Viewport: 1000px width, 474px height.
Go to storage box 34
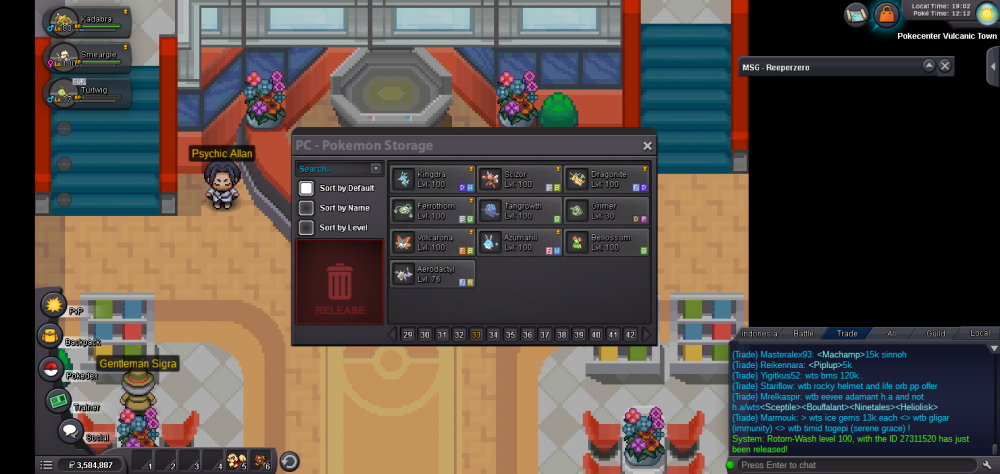(493, 335)
